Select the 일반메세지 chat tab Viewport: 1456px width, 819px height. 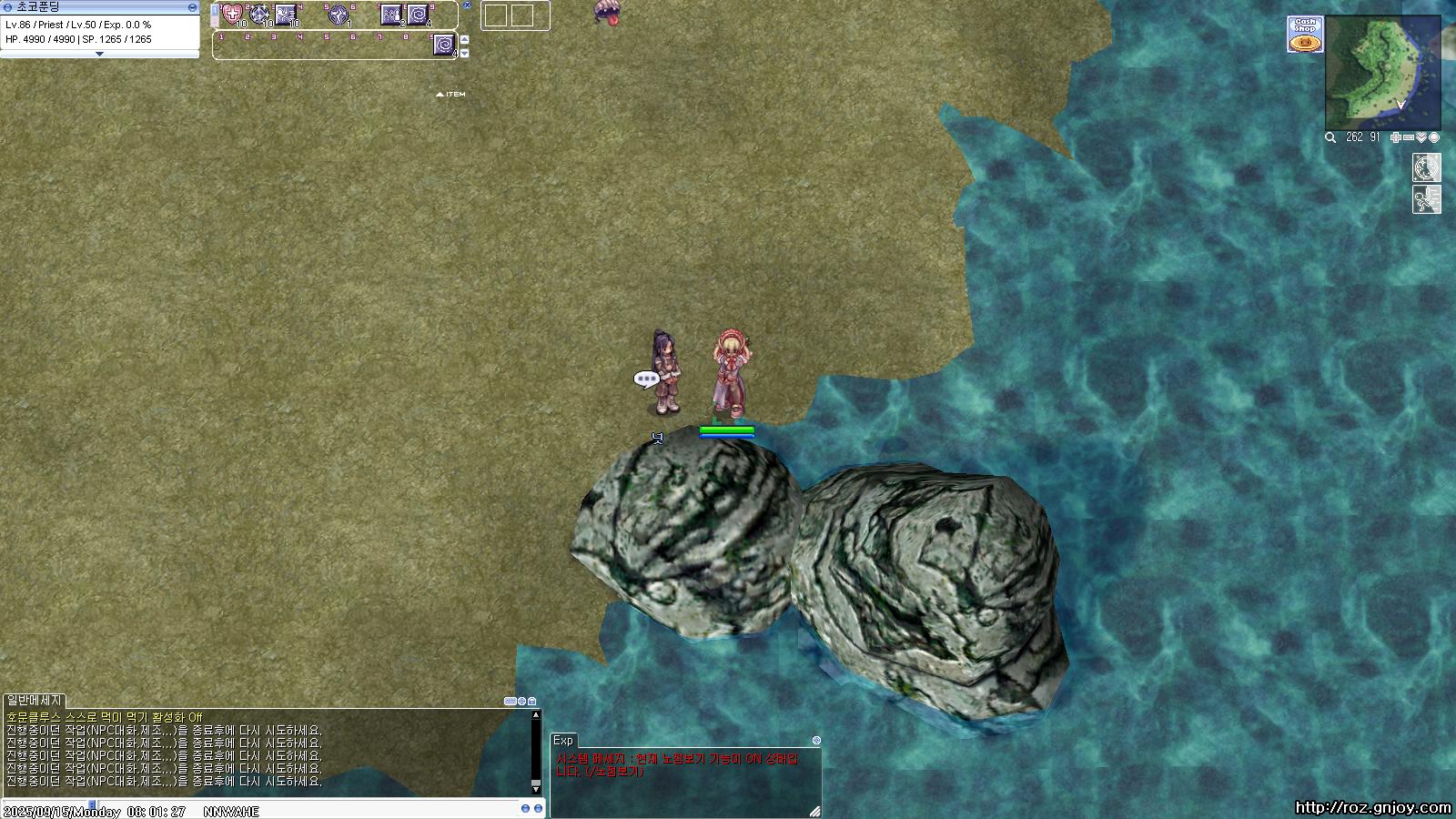34,700
